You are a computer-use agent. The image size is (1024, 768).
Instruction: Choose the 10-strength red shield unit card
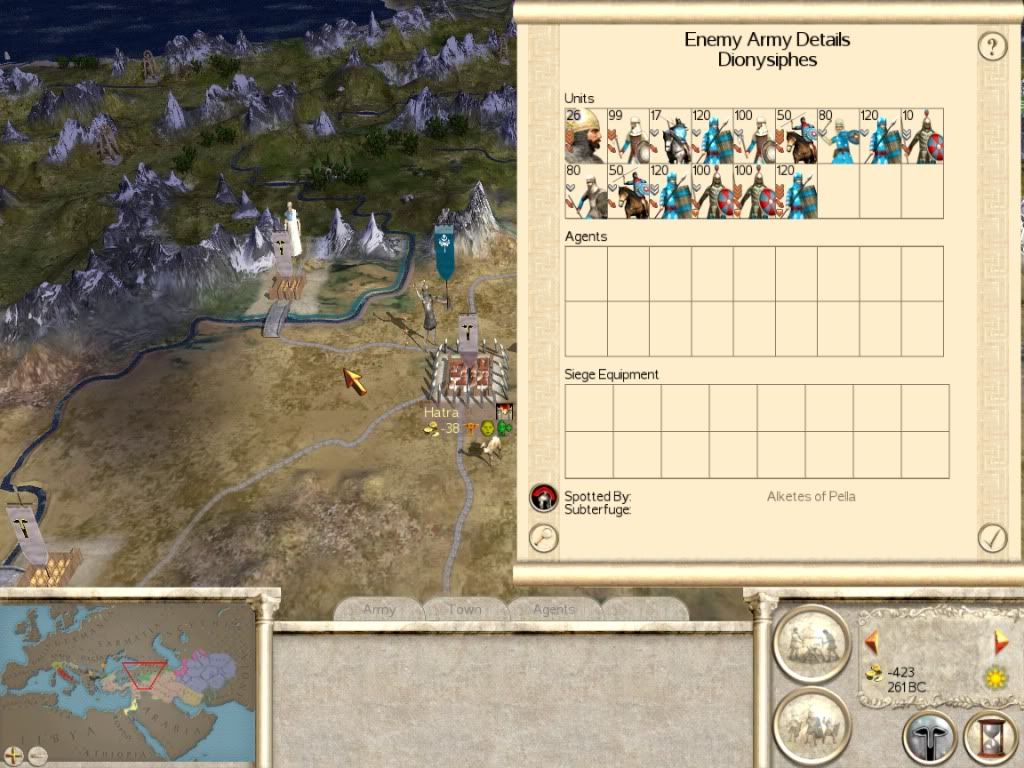point(922,136)
